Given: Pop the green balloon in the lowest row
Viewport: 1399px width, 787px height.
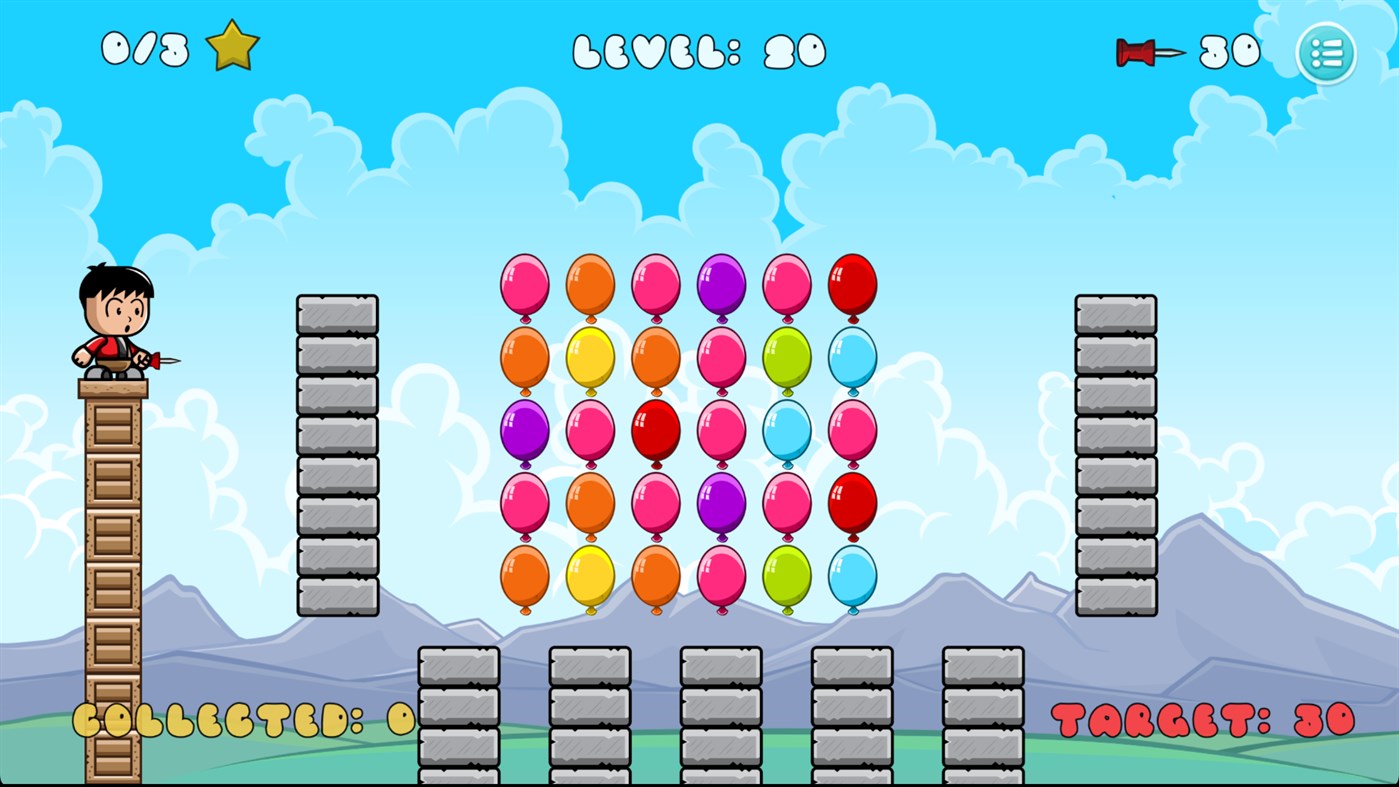Looking at the screenshot, I should coord(788,578).
